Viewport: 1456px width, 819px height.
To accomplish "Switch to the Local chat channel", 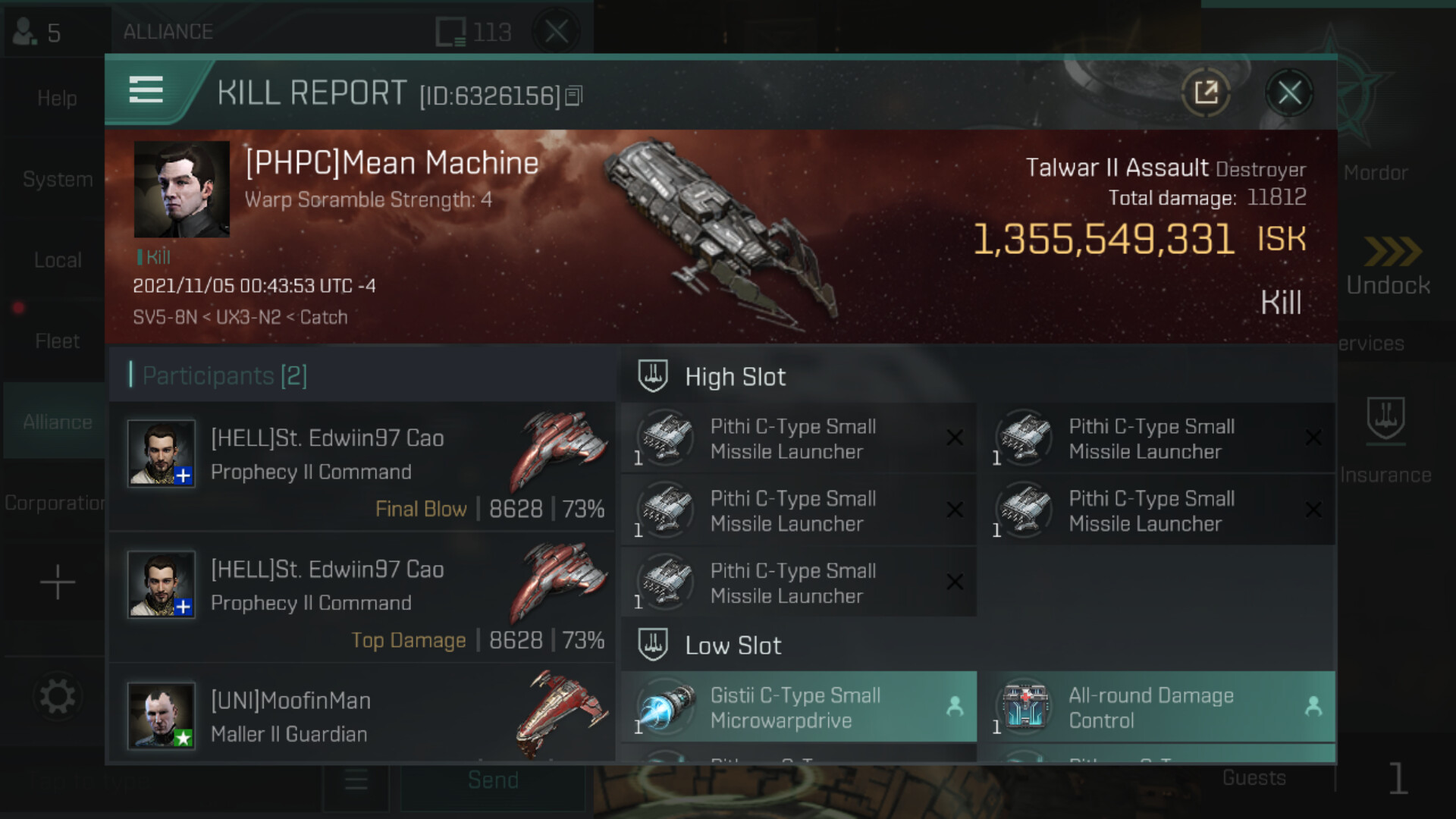I will 58,260.
